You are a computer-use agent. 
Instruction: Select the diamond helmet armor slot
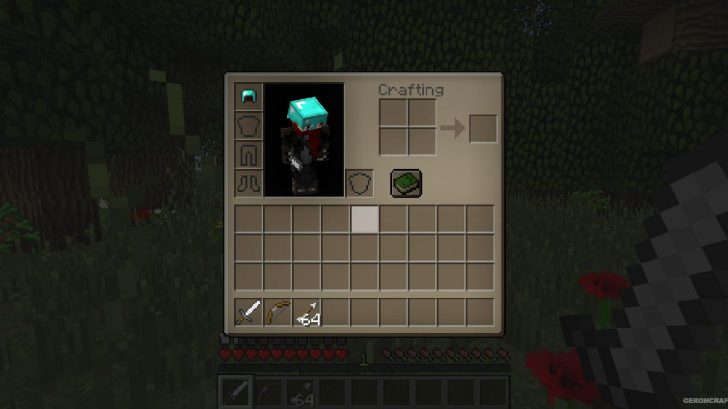pyautogui.click(x=248, y=97)
